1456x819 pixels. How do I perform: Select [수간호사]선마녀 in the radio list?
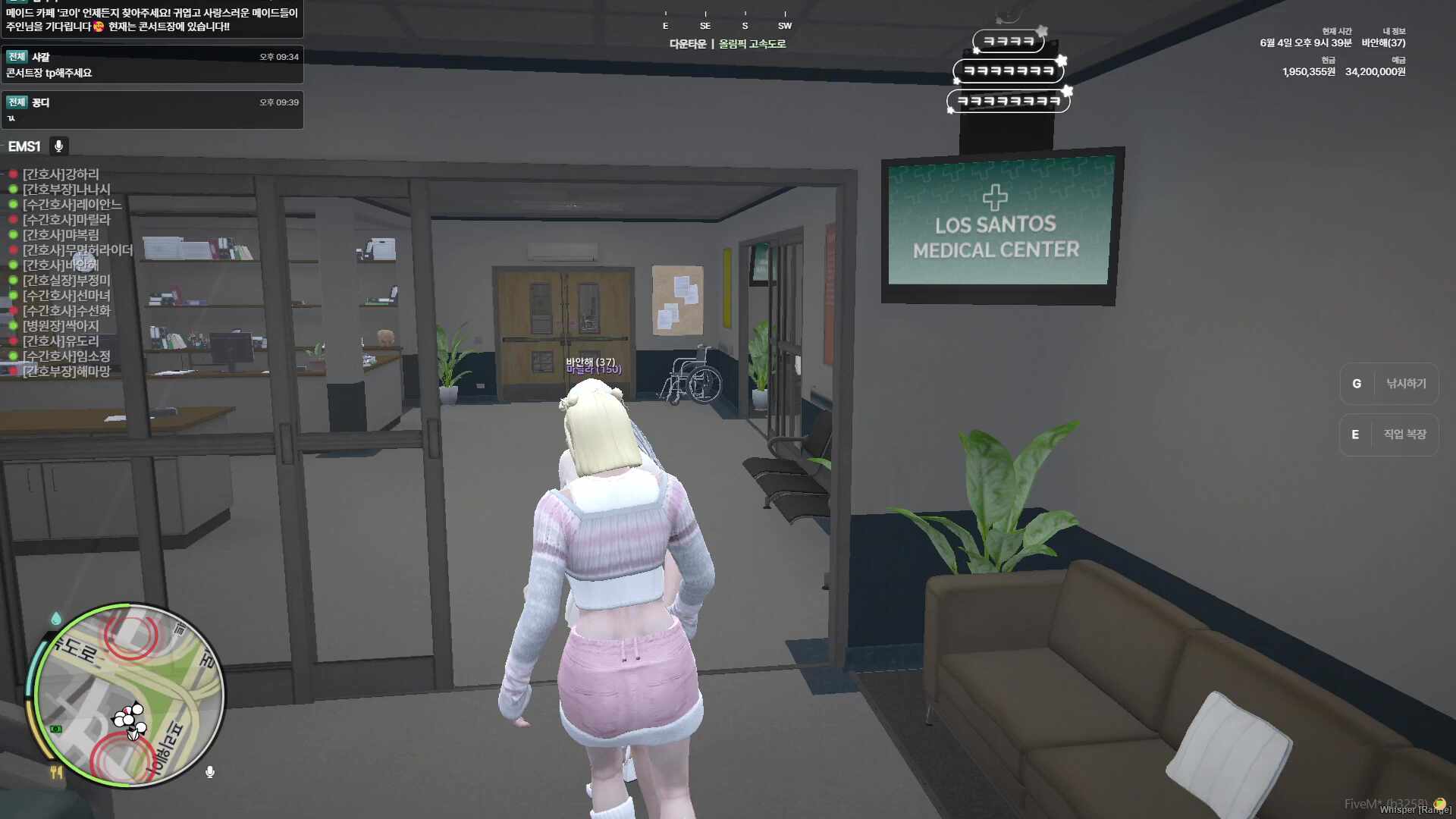[x=67, y=296]
